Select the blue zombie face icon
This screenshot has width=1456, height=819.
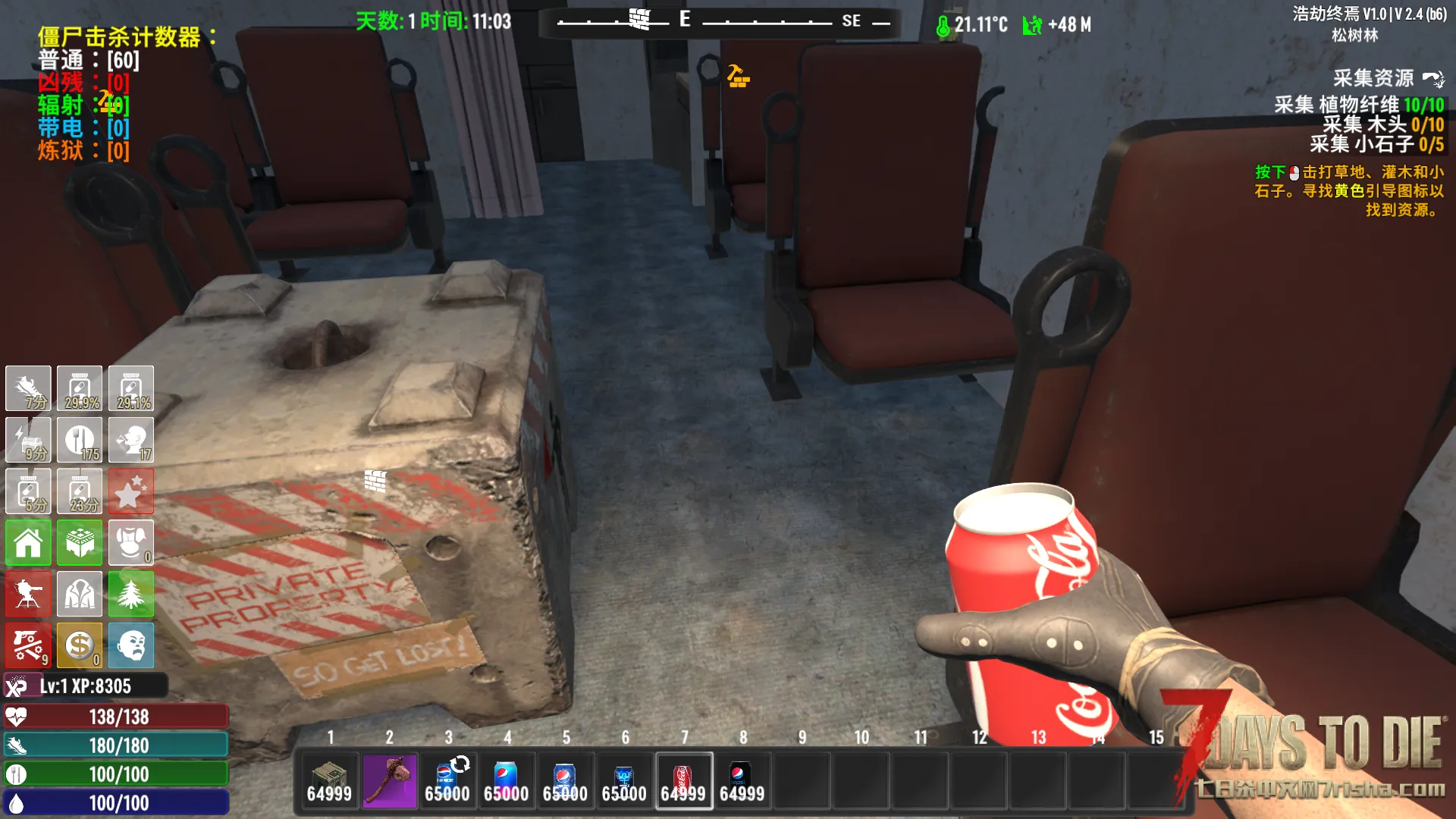130,645
